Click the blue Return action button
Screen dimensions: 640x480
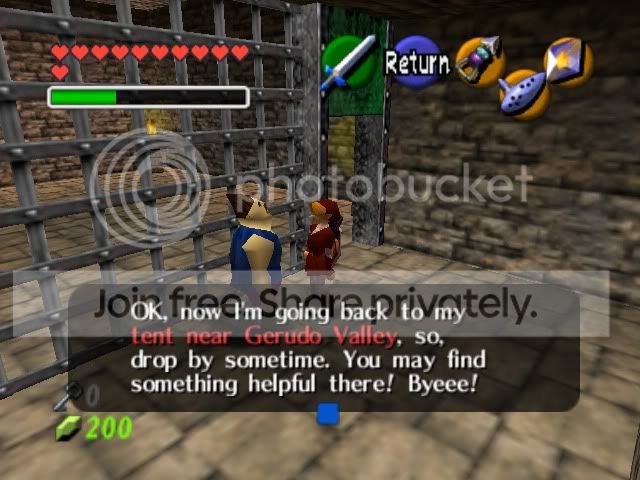pos(417,63)
